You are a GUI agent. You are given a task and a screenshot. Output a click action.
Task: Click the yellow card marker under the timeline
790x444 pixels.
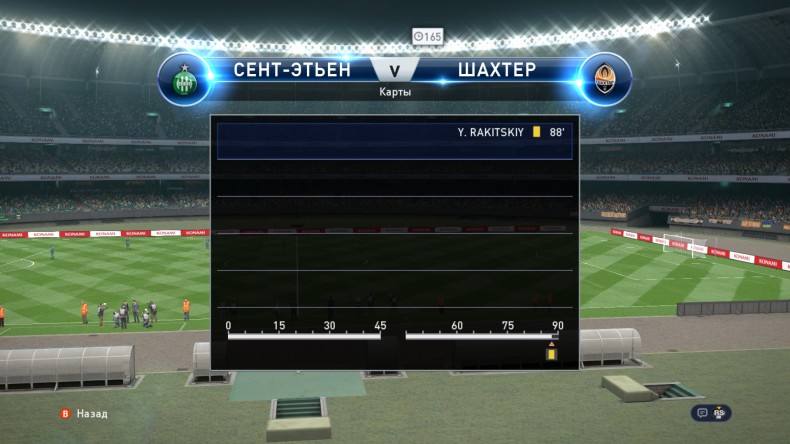(550, 354)
